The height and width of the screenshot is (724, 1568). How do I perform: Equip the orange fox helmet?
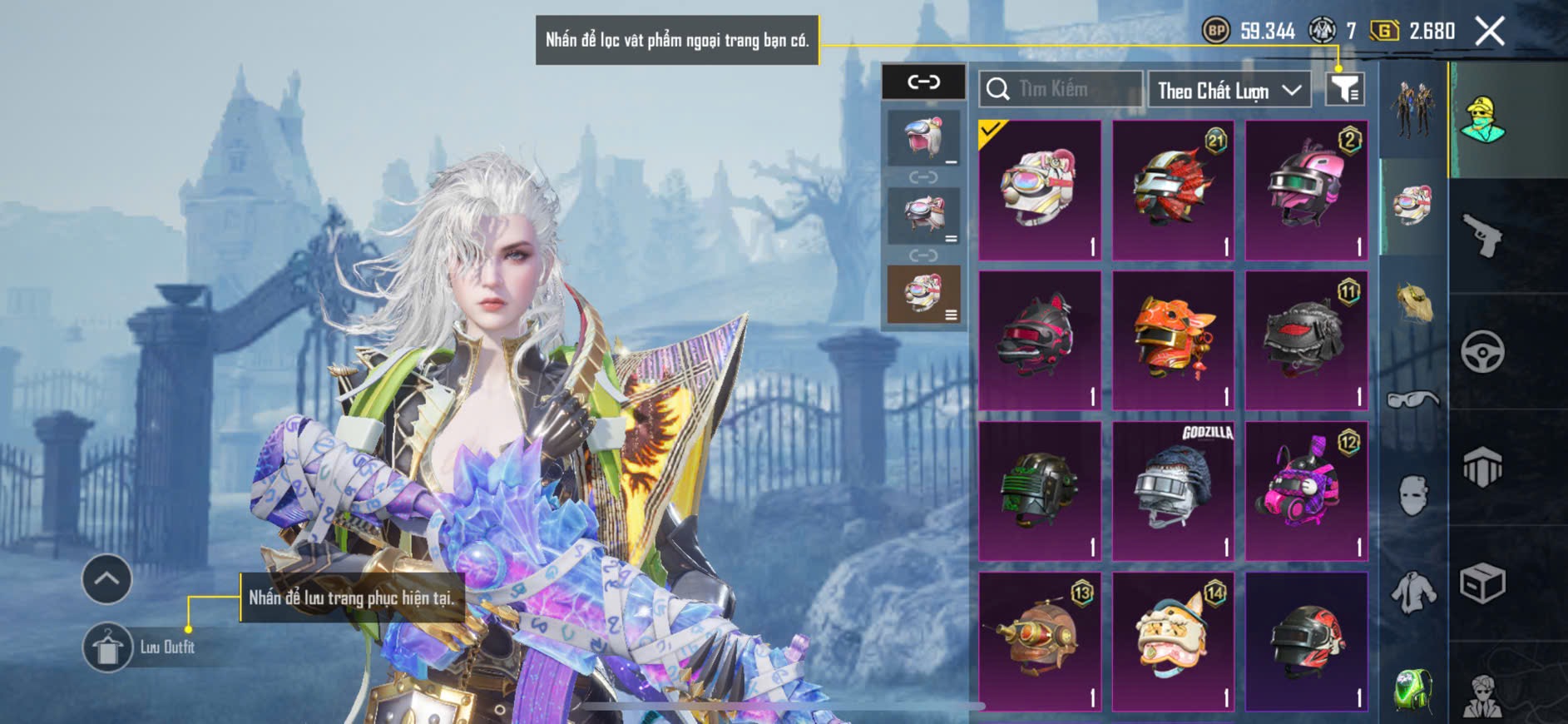pyautogui.click(x=1172, y=340)
